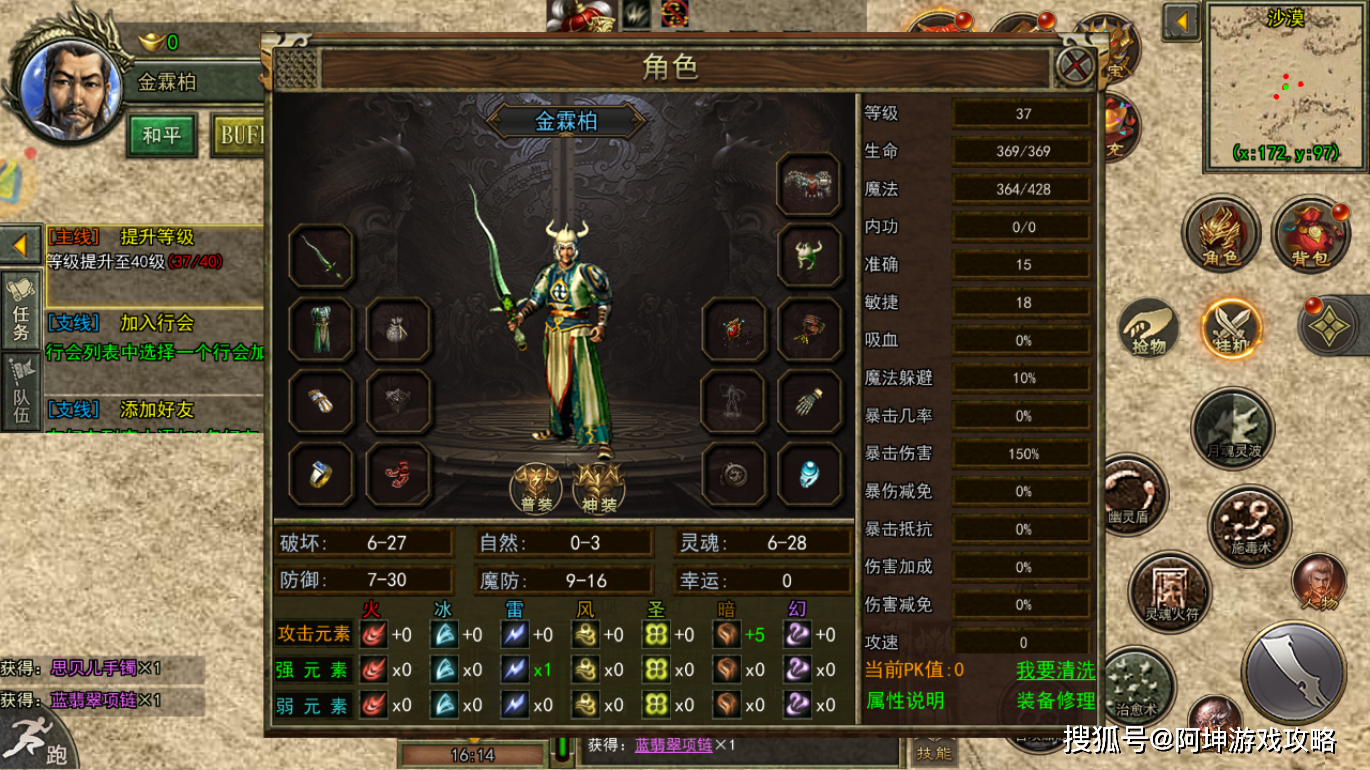This screenshot has width=1370, height=770.
Task: Select the green robe armor slot
Action: coord(321,329)
